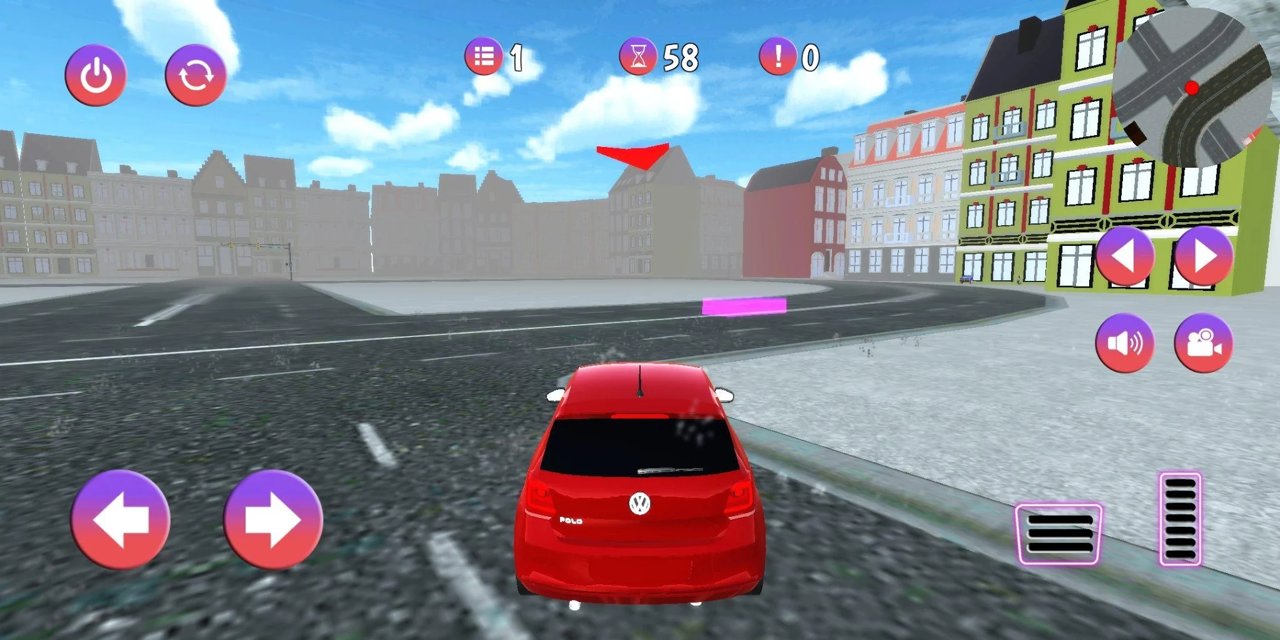Activate the small left triangle turn signal
The width and height of the screenshot is (1280, 640).
point(1125,256)
